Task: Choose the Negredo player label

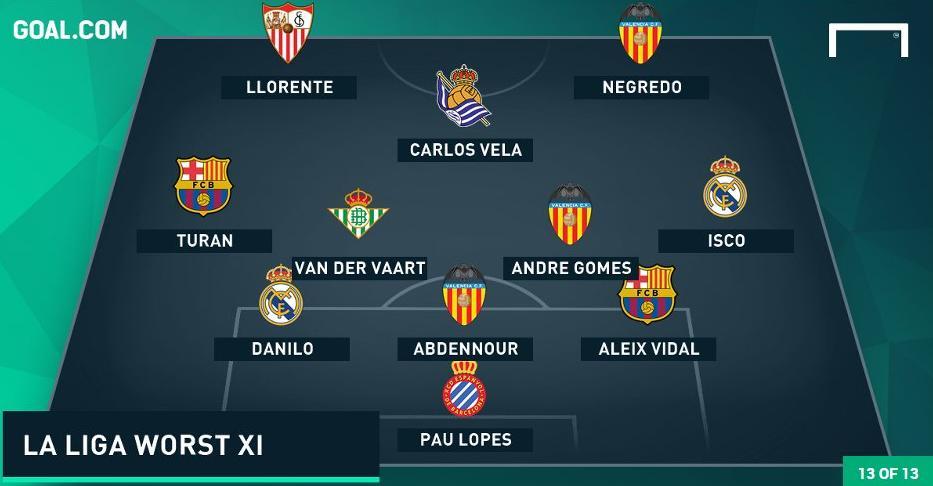Action: [x=641, y=87]
